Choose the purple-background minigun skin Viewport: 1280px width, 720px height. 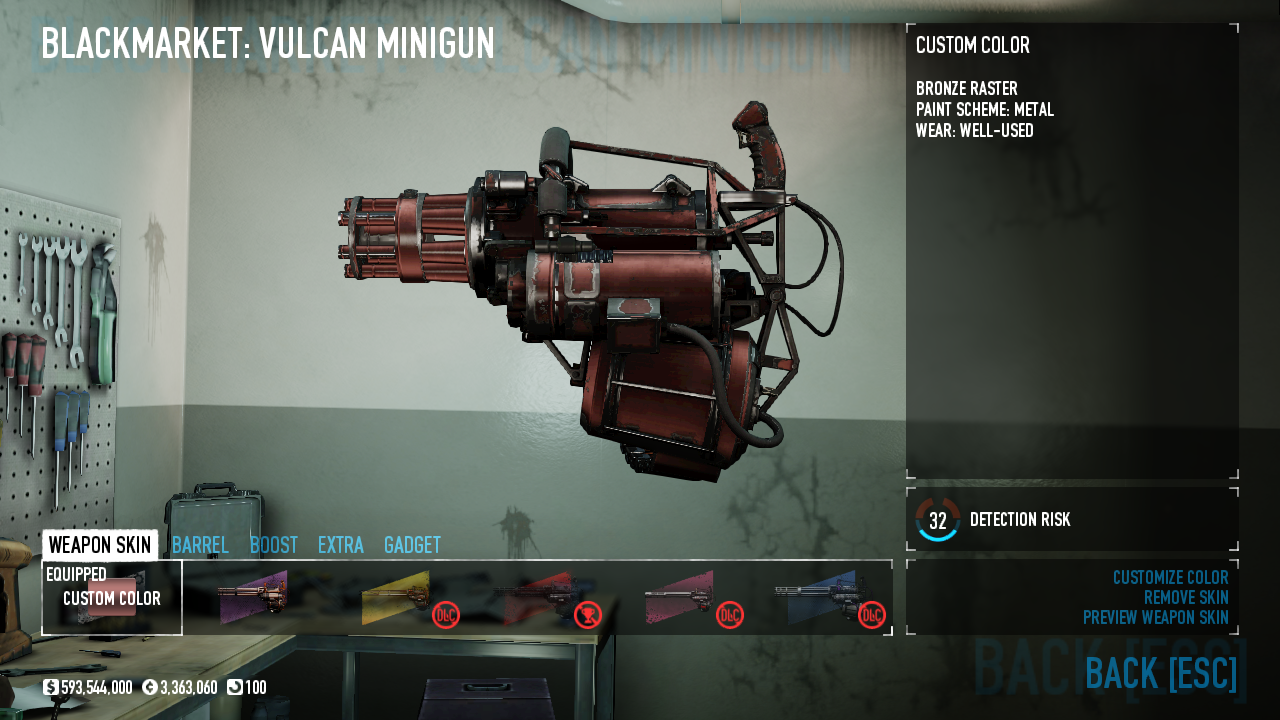[253, 597]
